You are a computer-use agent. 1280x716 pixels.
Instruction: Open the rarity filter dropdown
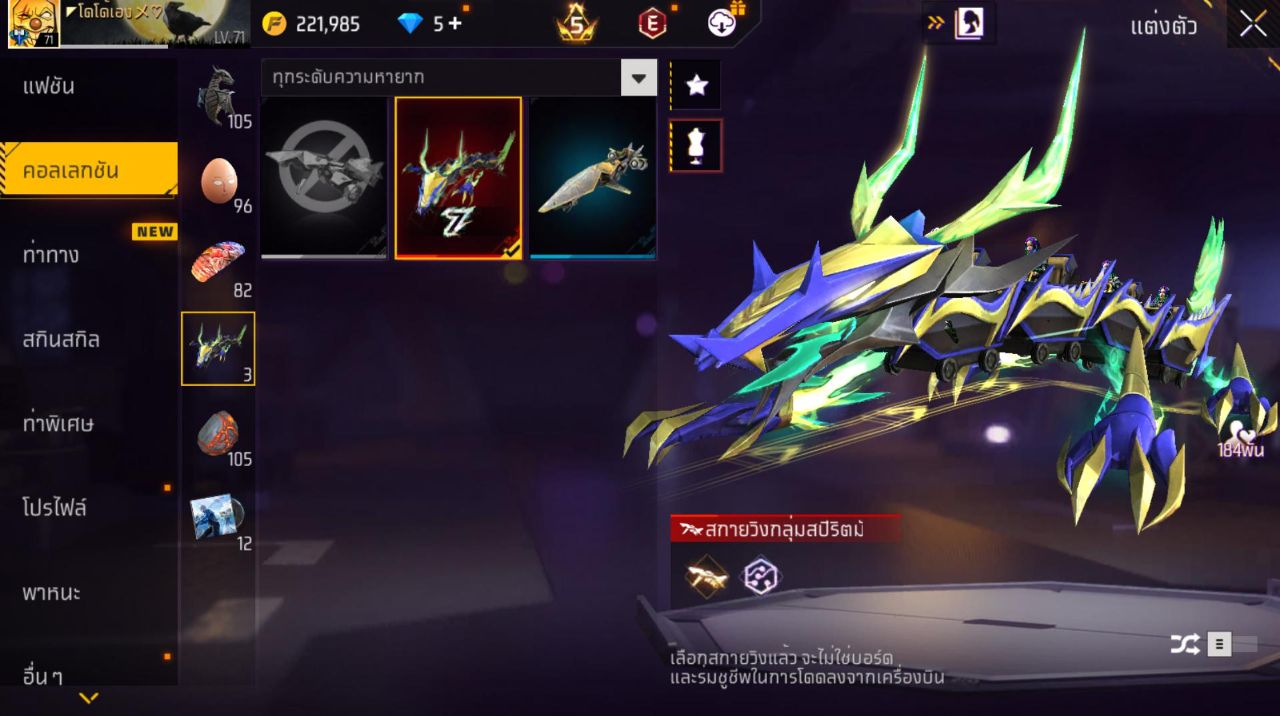pos(638,77)
